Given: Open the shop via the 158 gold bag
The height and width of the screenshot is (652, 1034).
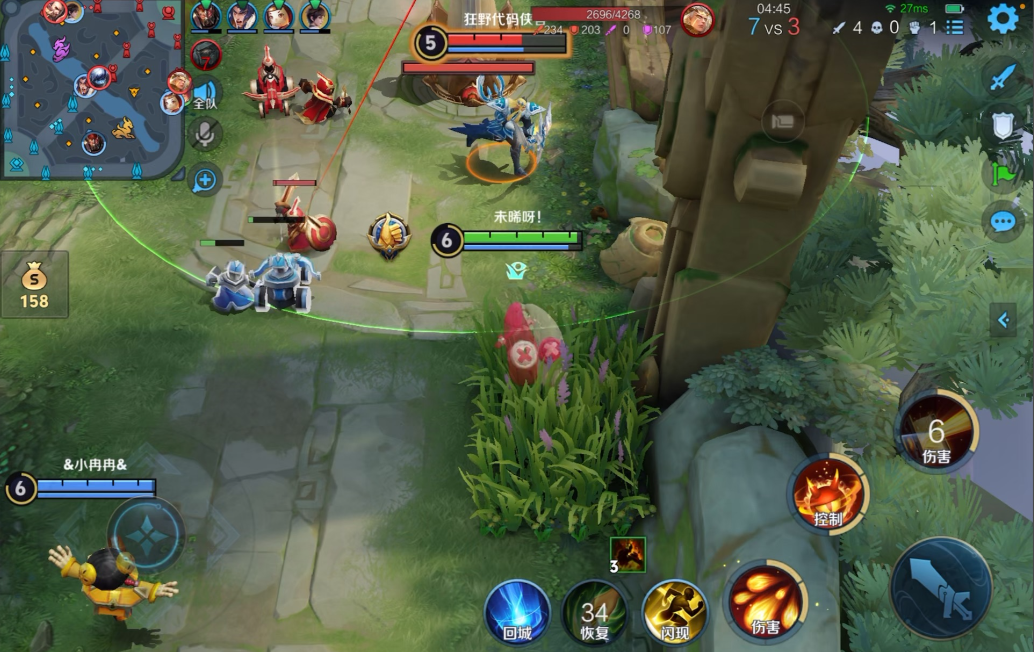Looking at the screenshot, I should point(34,284).
